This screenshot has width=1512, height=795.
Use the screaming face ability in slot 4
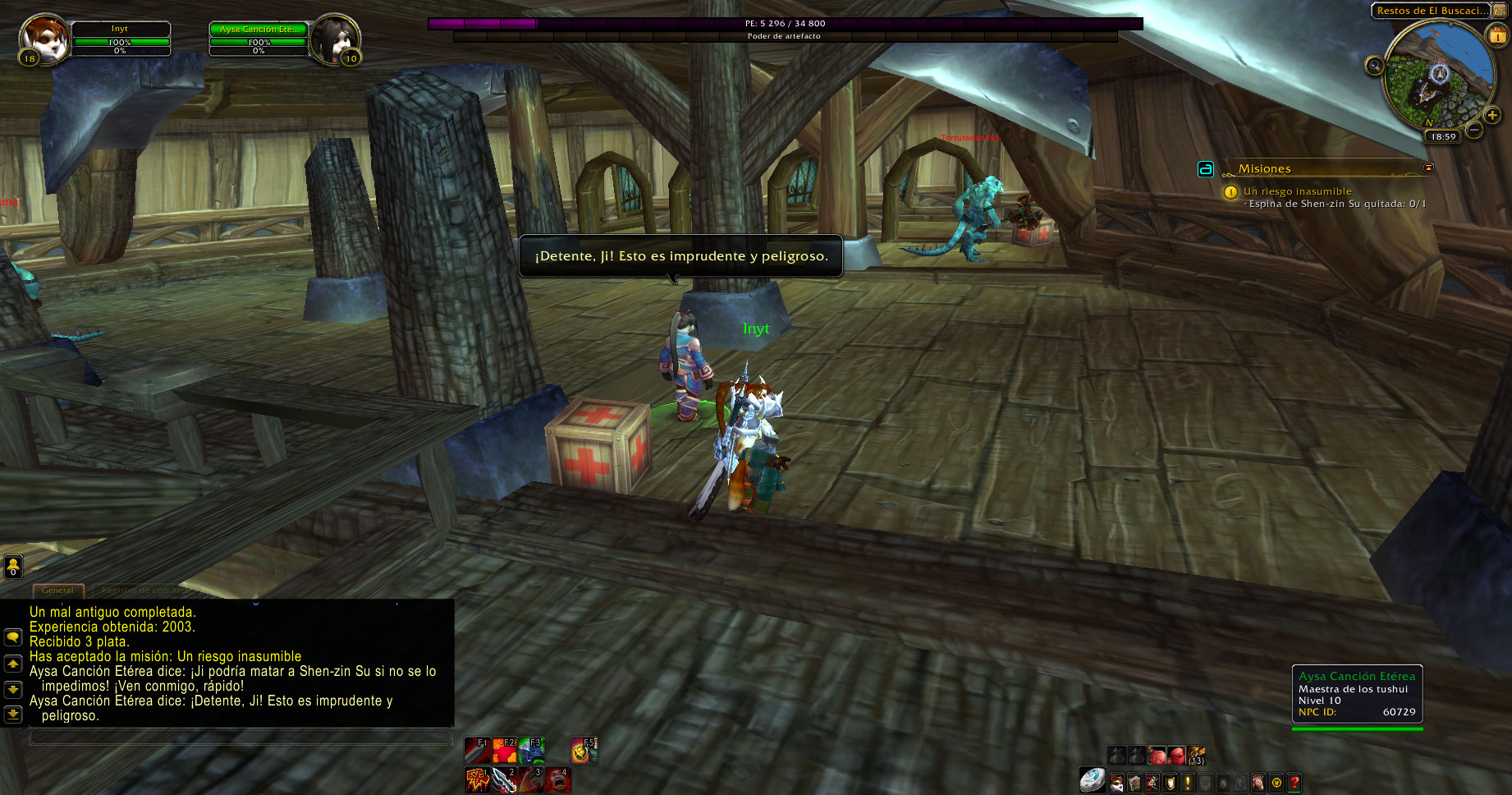click(x=558, y=779)
